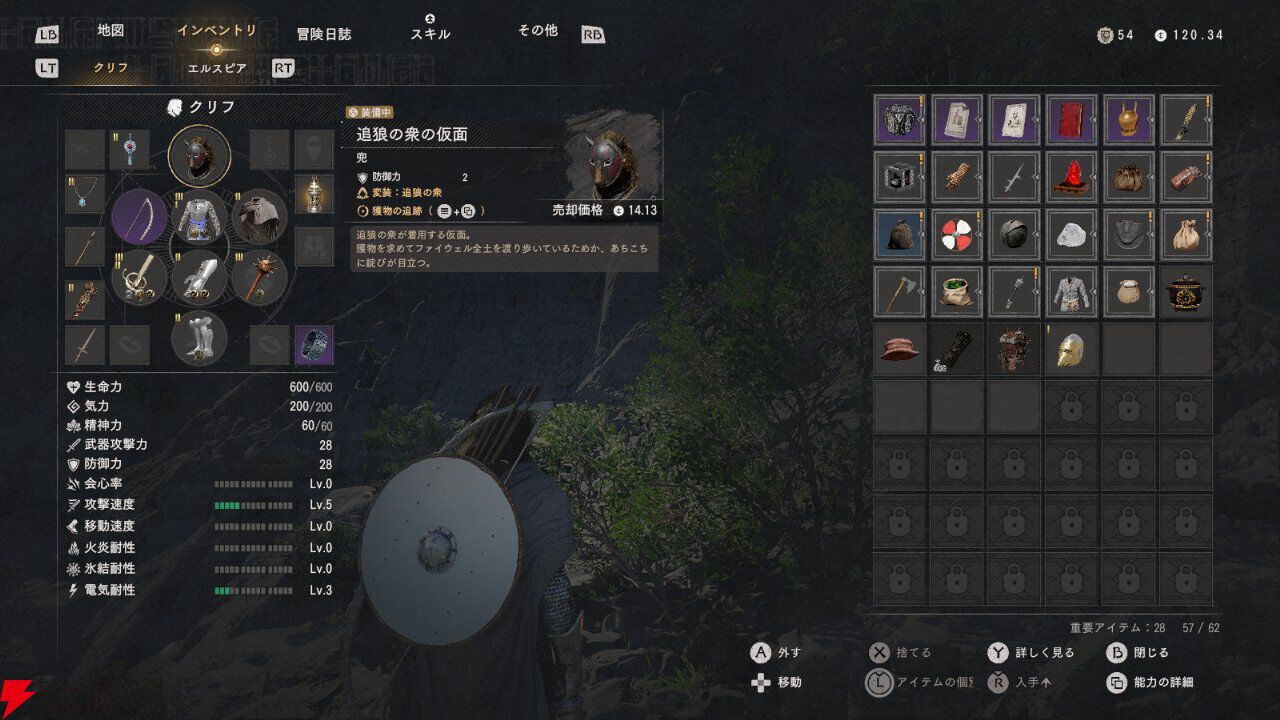Select the その他 tab
1280x720 pixels.
point(537,31)
